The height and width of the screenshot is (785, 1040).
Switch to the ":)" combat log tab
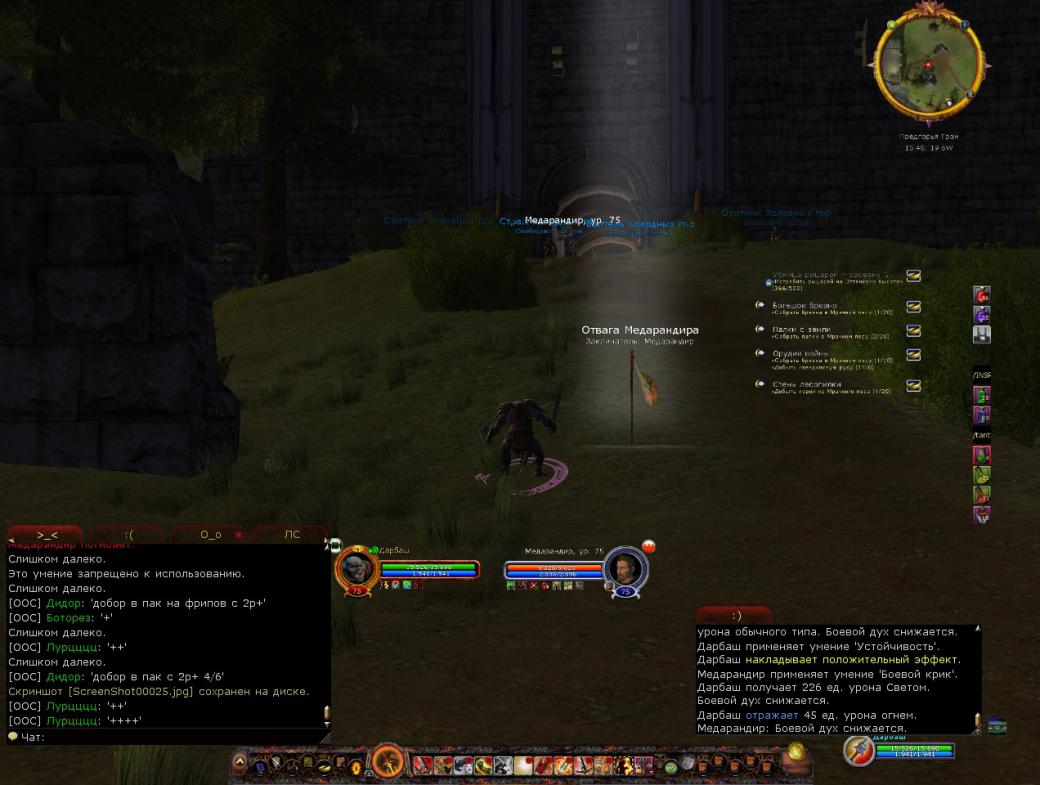coord(735,616)
